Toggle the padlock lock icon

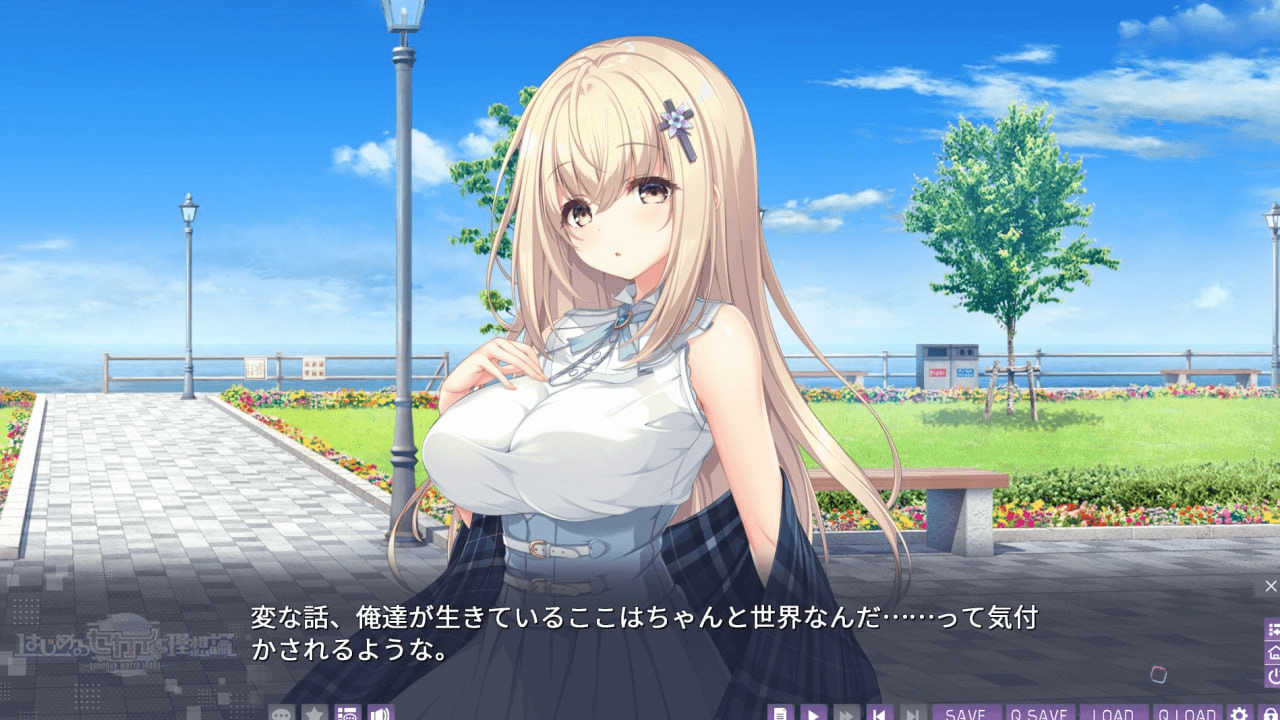click(x=1268, y=713)
